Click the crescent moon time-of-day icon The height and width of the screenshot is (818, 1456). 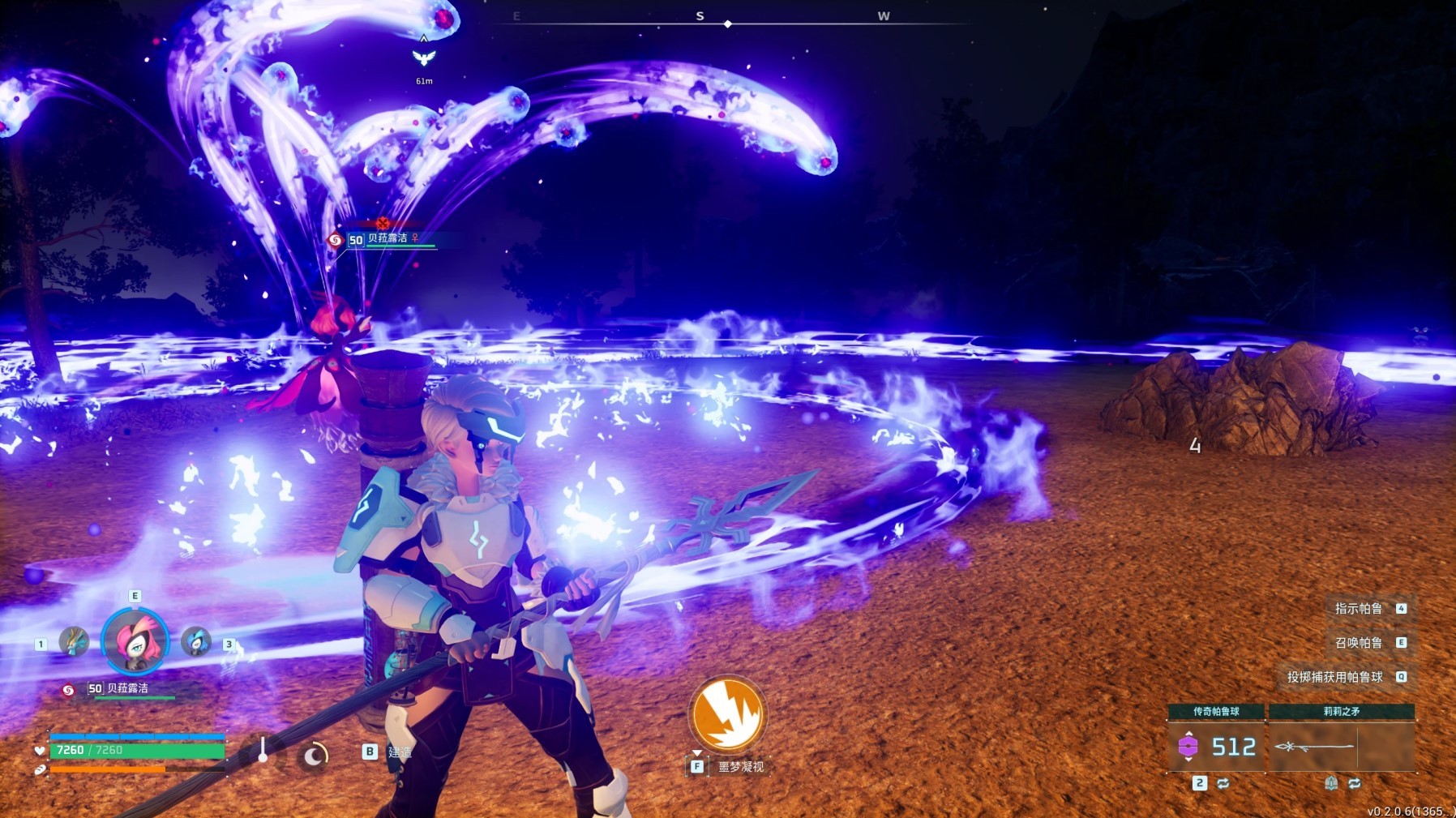pyautogui.click(x=314, y=756)
